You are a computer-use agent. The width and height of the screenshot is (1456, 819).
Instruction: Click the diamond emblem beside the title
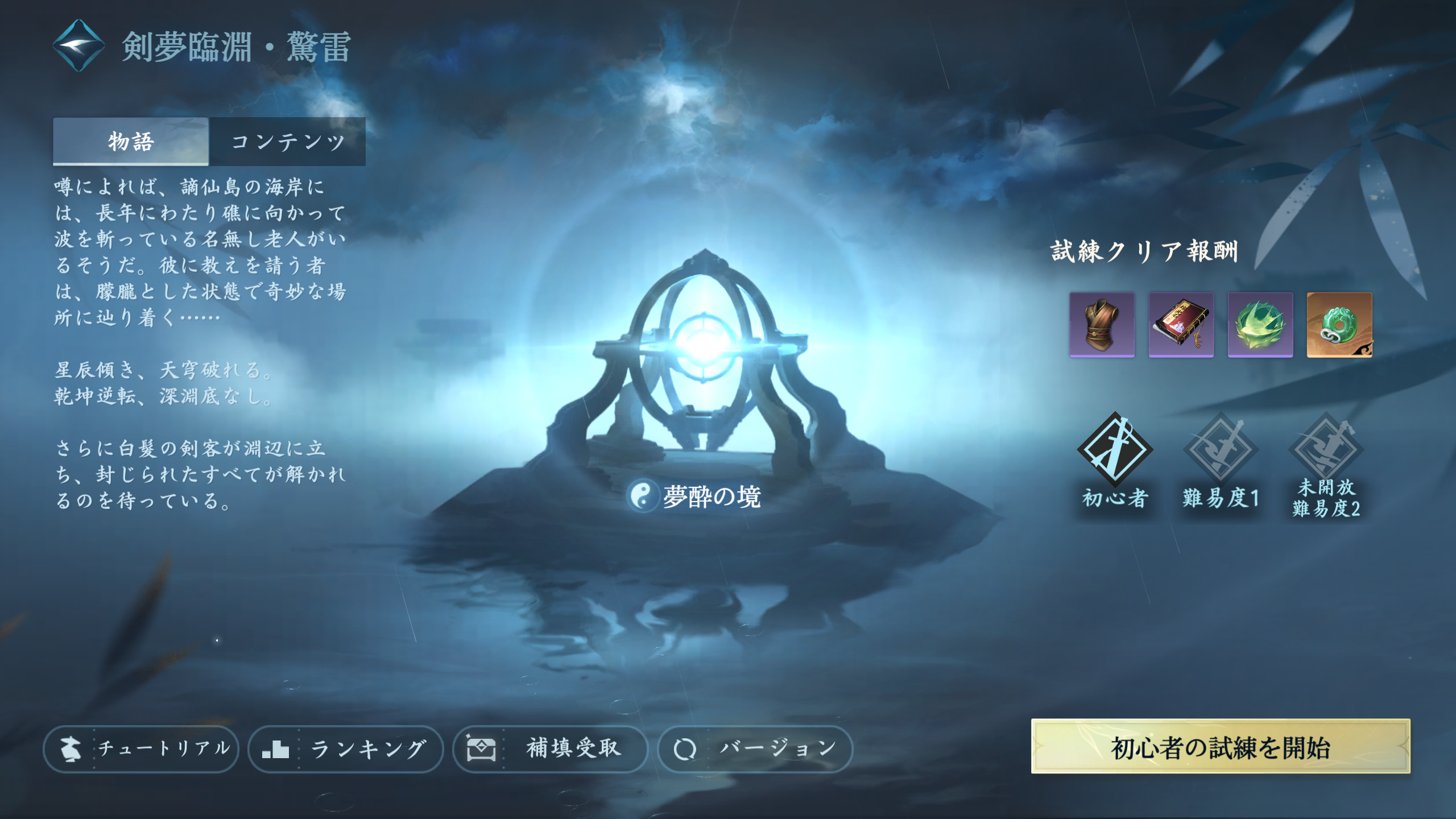pos(79,45)
